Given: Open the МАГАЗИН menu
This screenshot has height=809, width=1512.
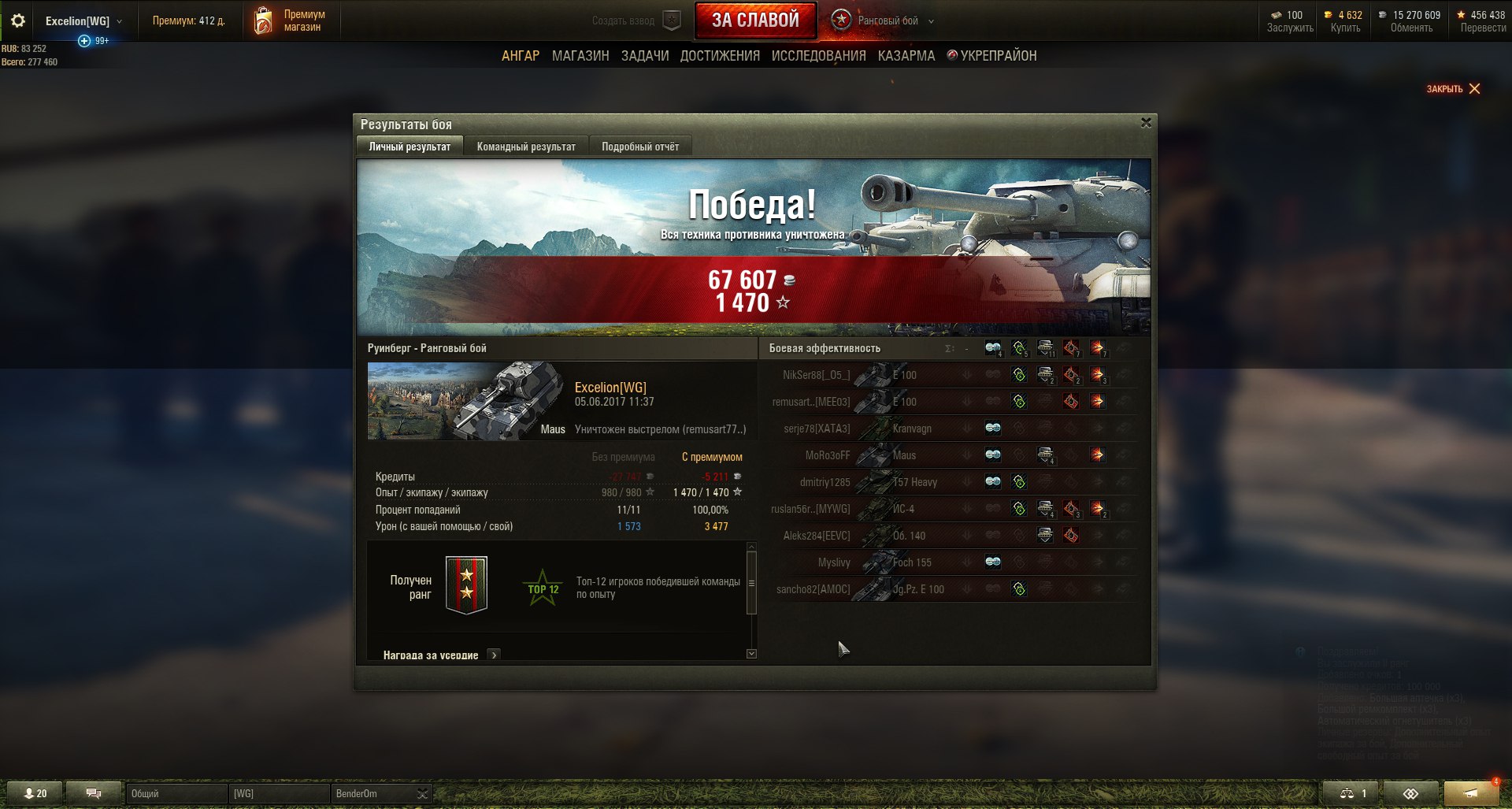Looking at the screenshot, I should point(580,56).
